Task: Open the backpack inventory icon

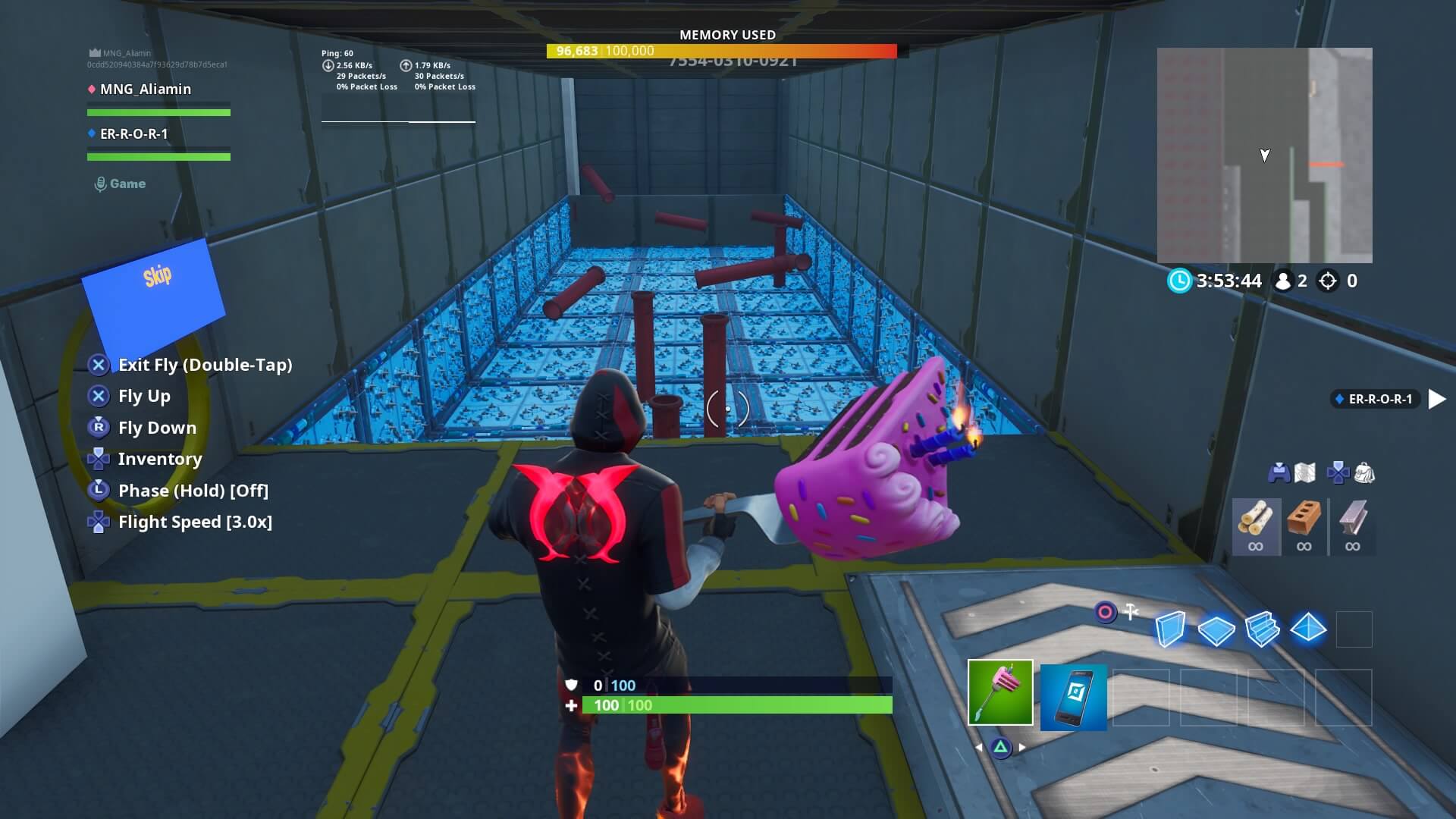Action: pyautogui.click(x=1364, y=472)
